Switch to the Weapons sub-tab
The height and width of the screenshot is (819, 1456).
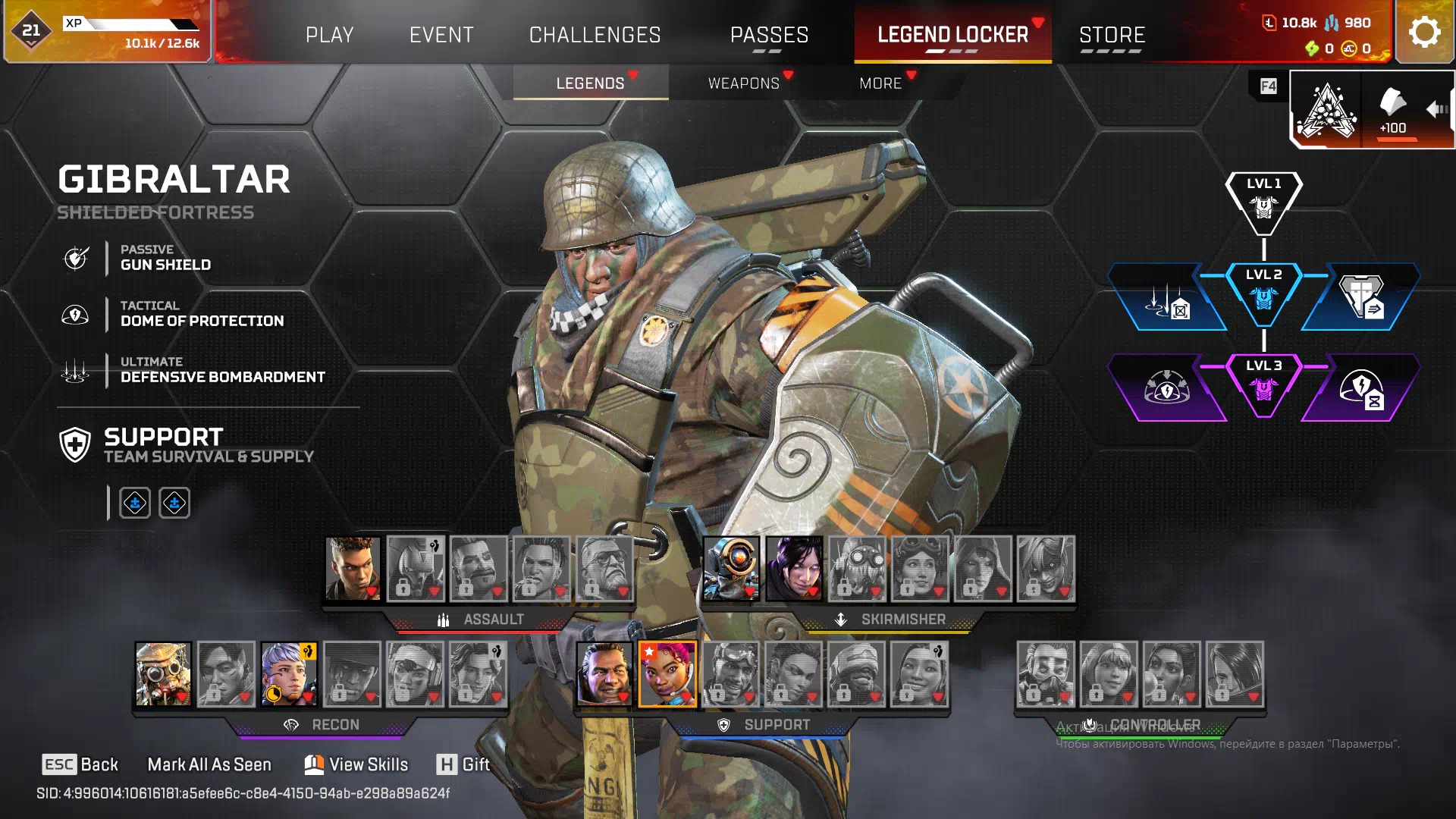[x=743, y=83]
